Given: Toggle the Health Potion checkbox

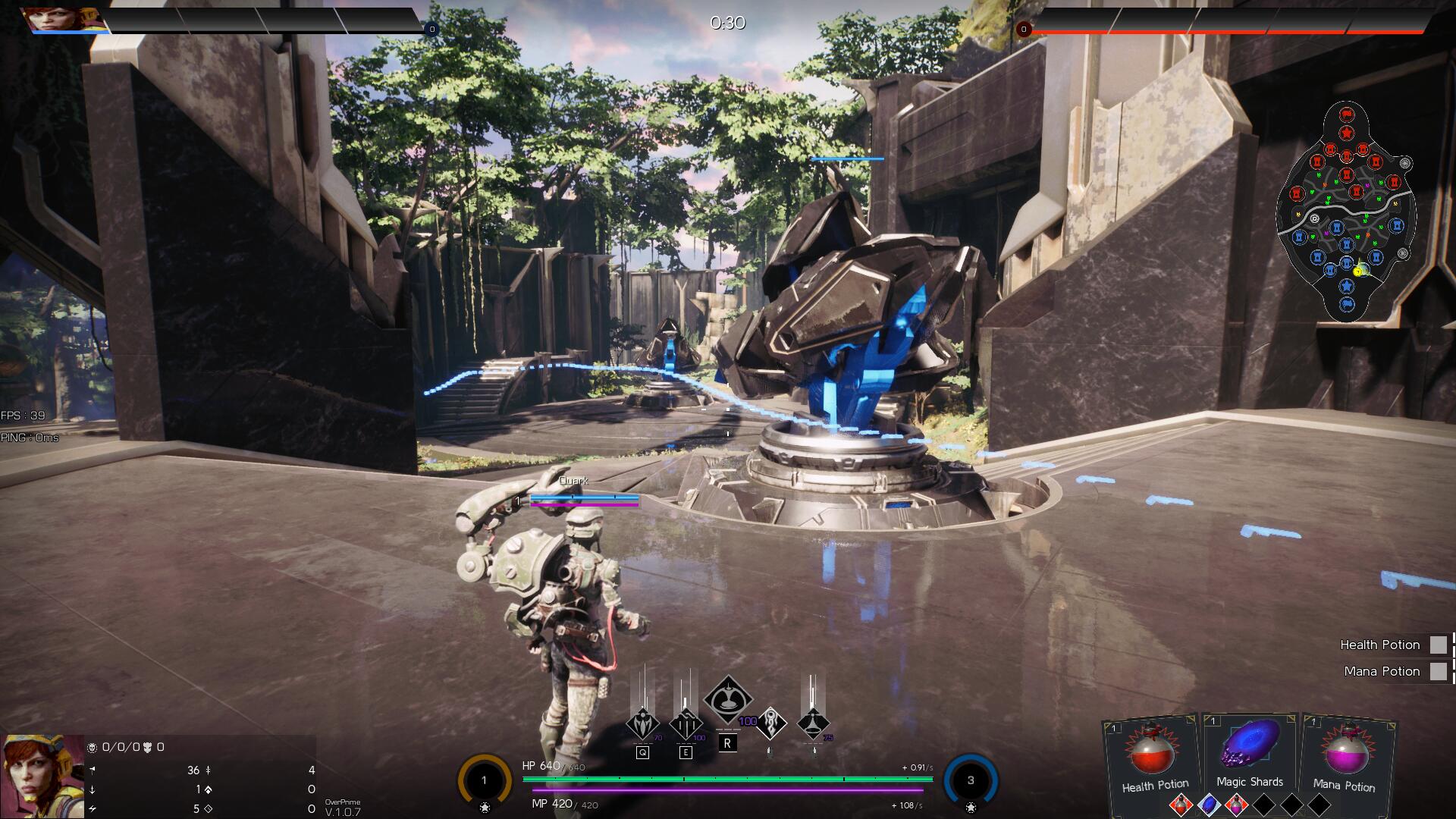Looking at the screenshot, I should click(1438, 645).
